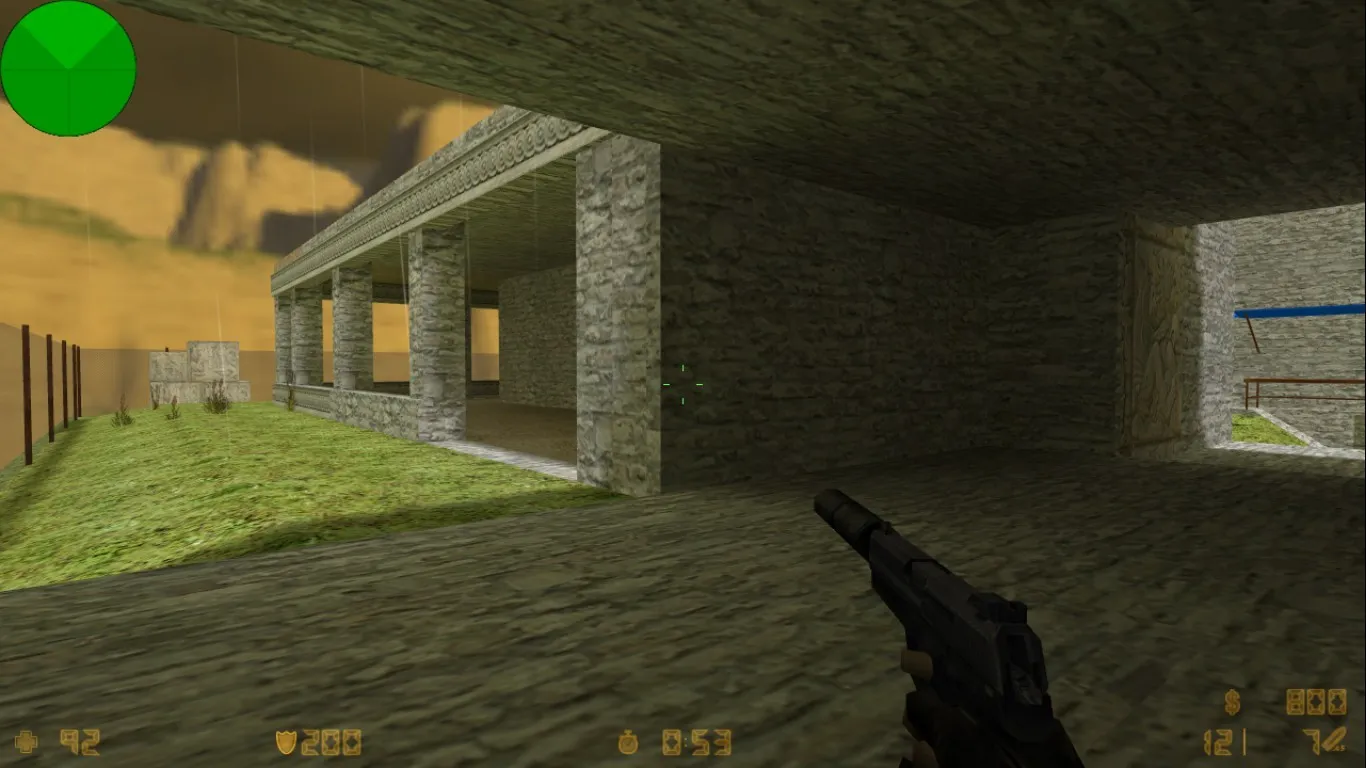Click the money amount 800
The width and height of the screenshot is (1366, 768).
click(1316, 703)
